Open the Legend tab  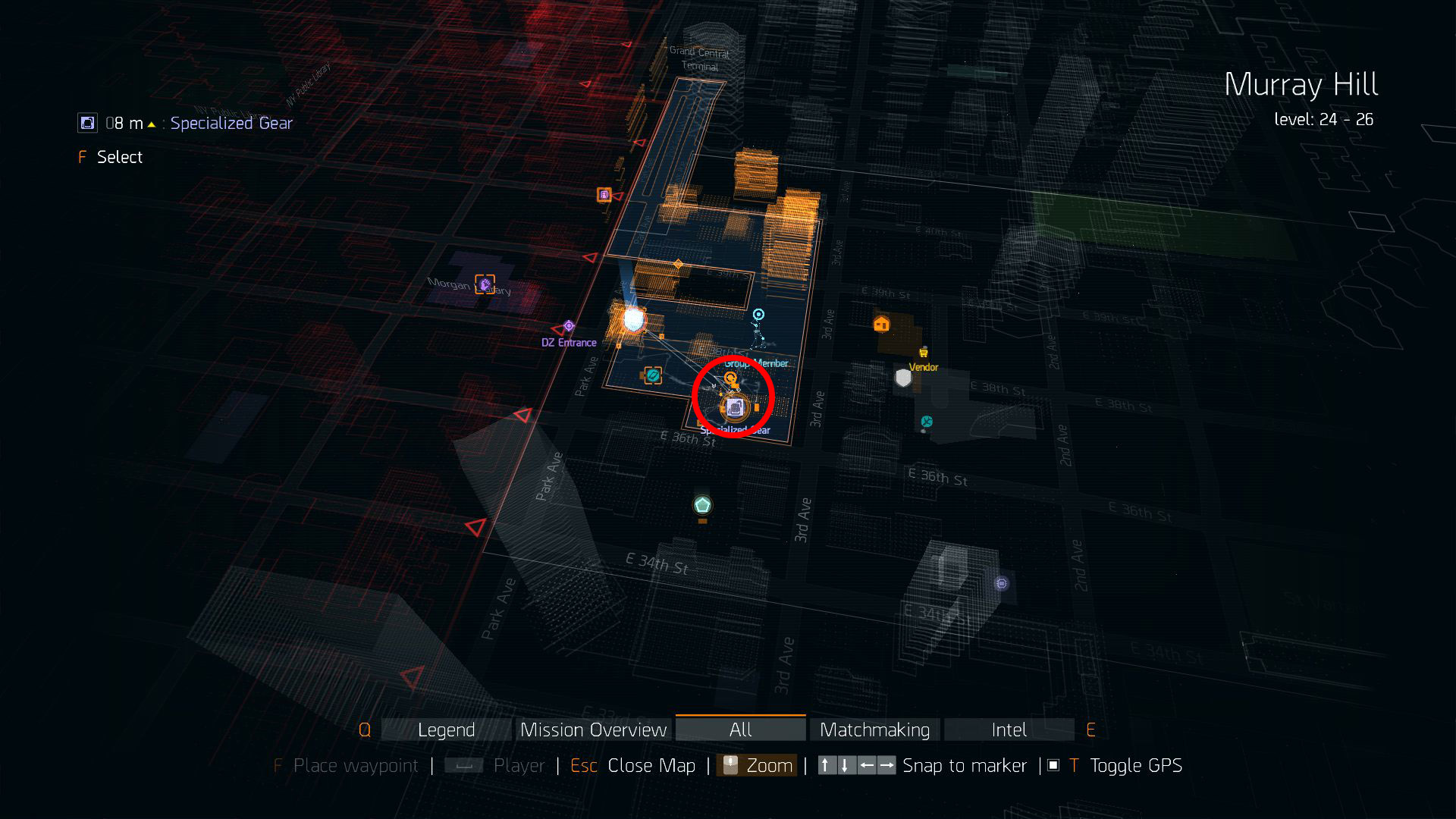point(446,730)
